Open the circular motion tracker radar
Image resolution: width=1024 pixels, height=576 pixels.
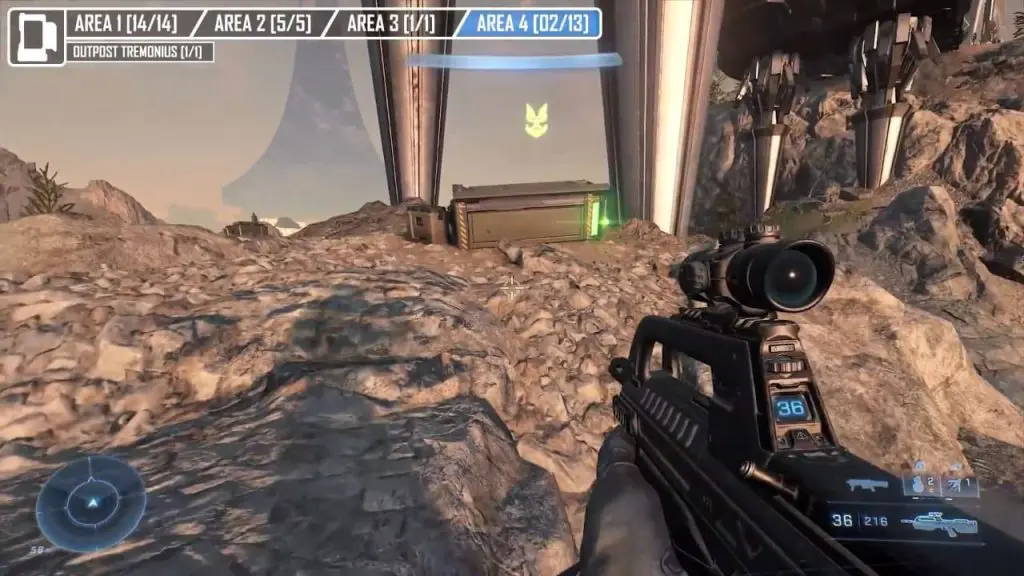point(91,503)
